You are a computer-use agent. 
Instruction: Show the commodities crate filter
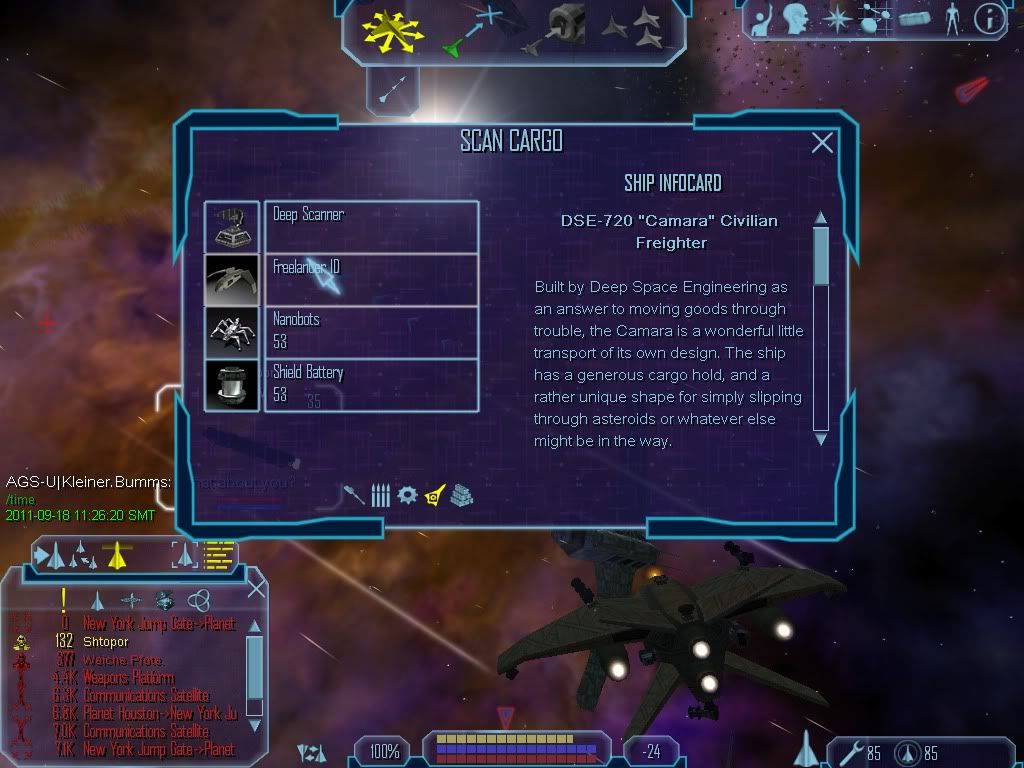point(461,495)
